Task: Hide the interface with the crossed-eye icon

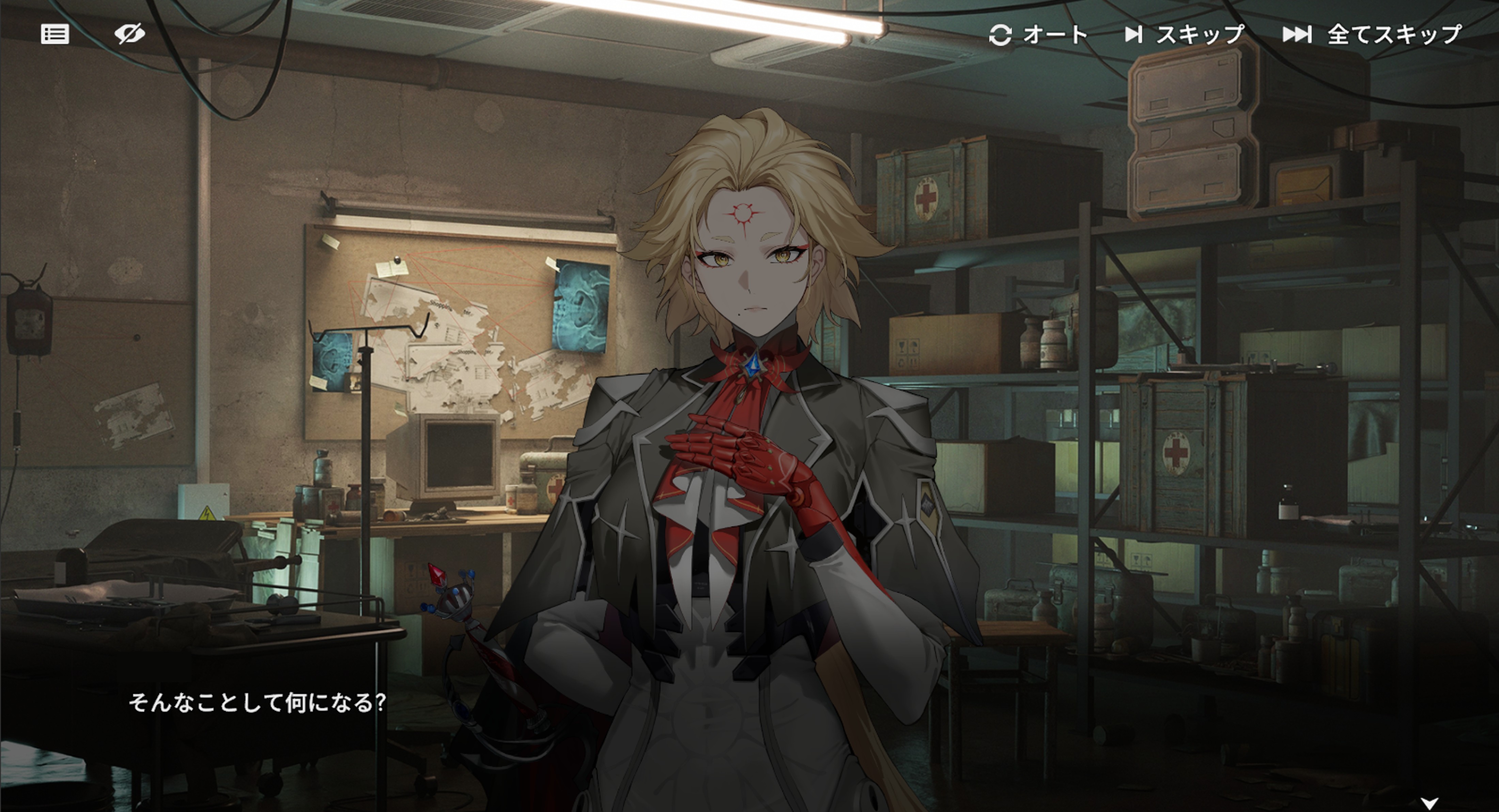Action: pos(129,34)
